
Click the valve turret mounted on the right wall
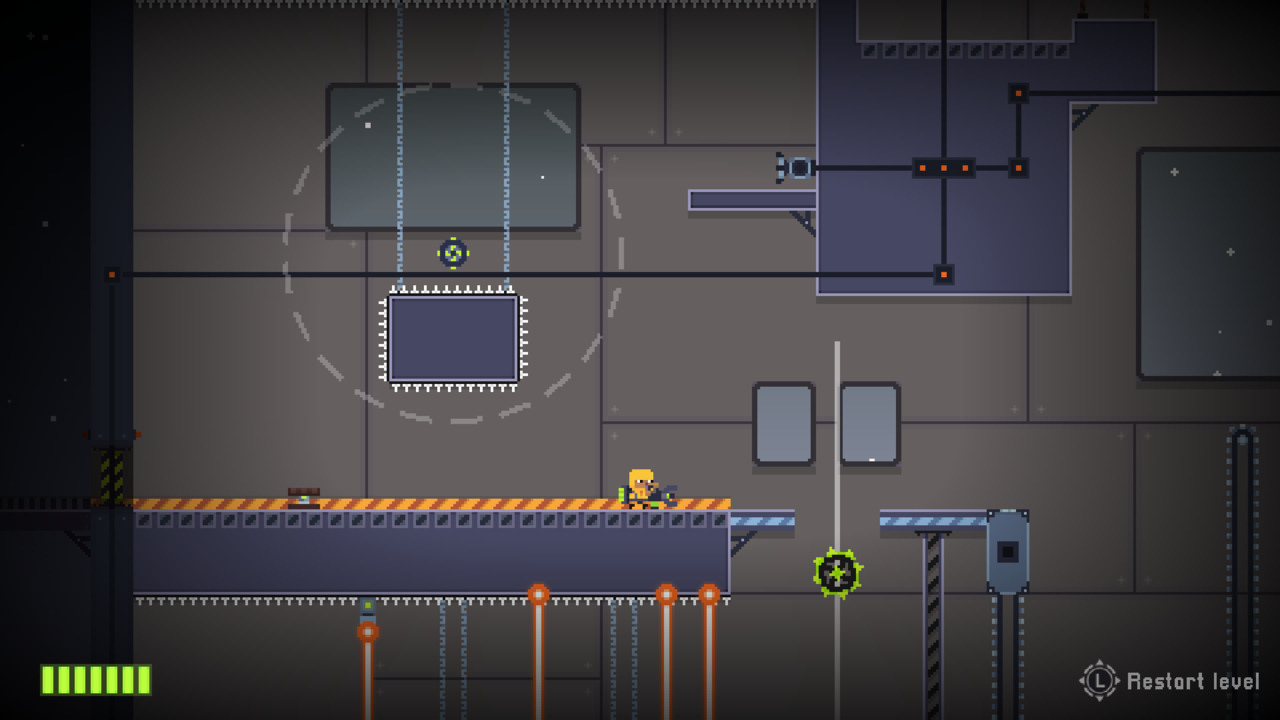(791, 167)
